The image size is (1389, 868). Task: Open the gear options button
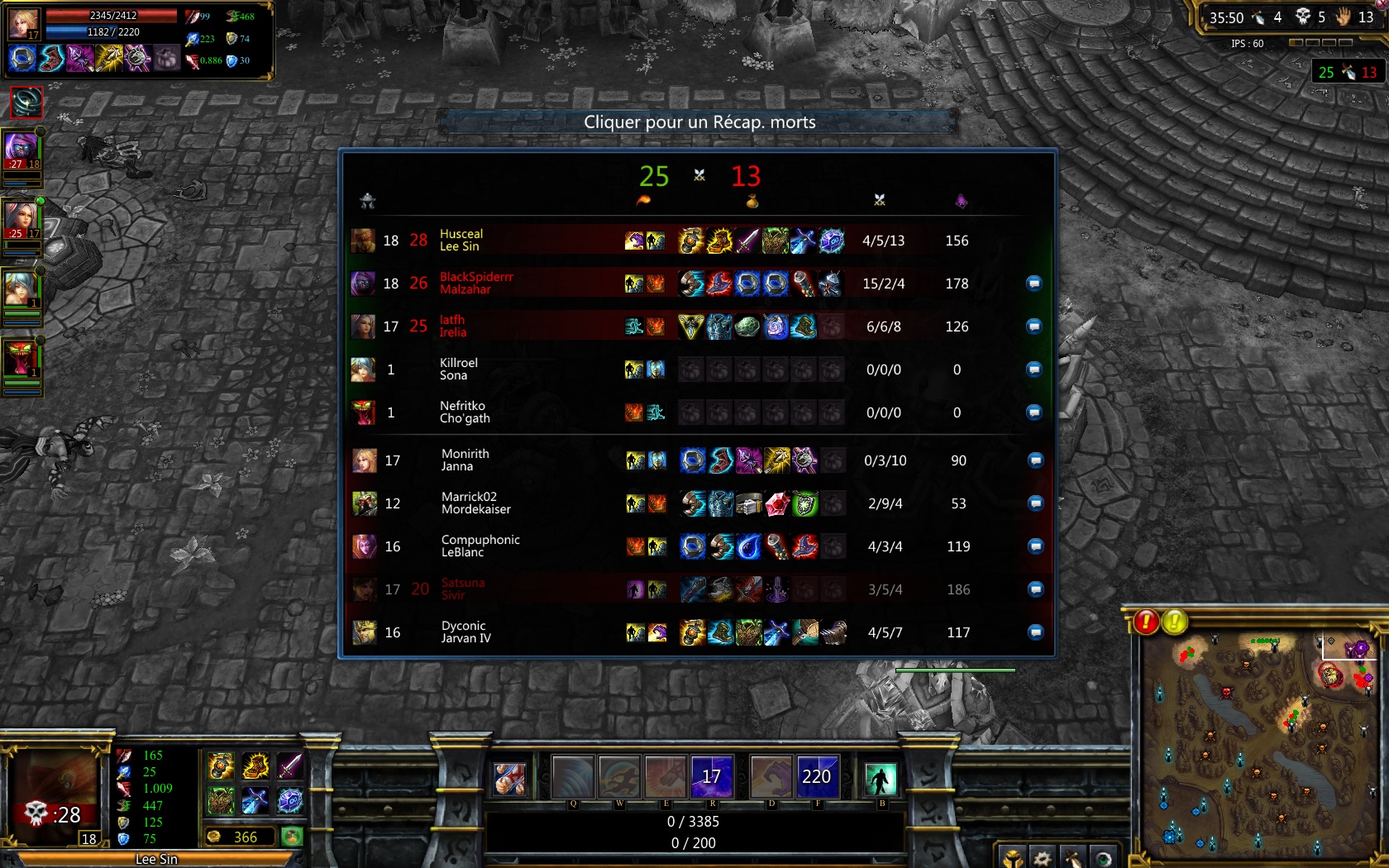click(1043, 858)
